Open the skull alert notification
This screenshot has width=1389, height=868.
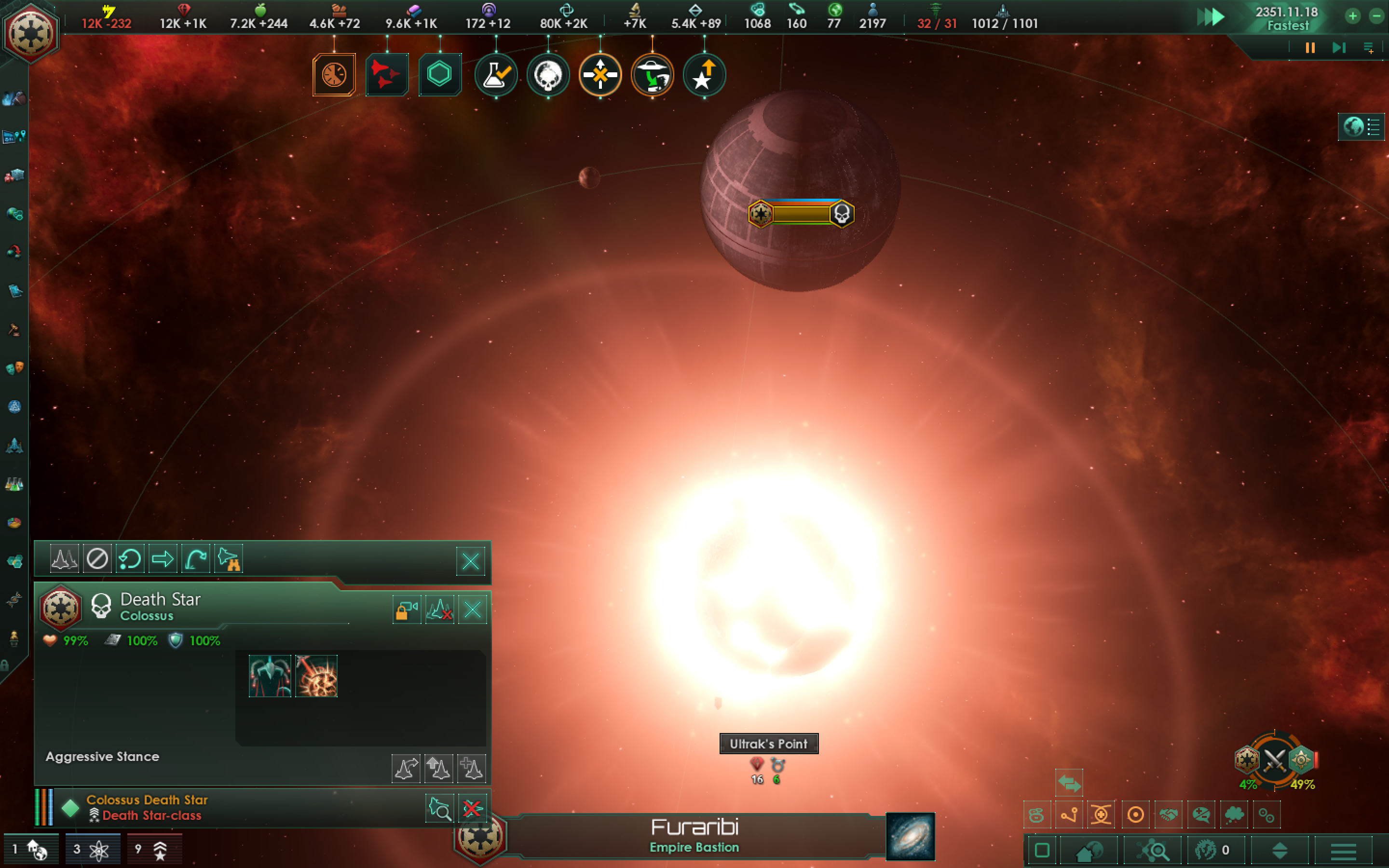(x=547, y=75)
